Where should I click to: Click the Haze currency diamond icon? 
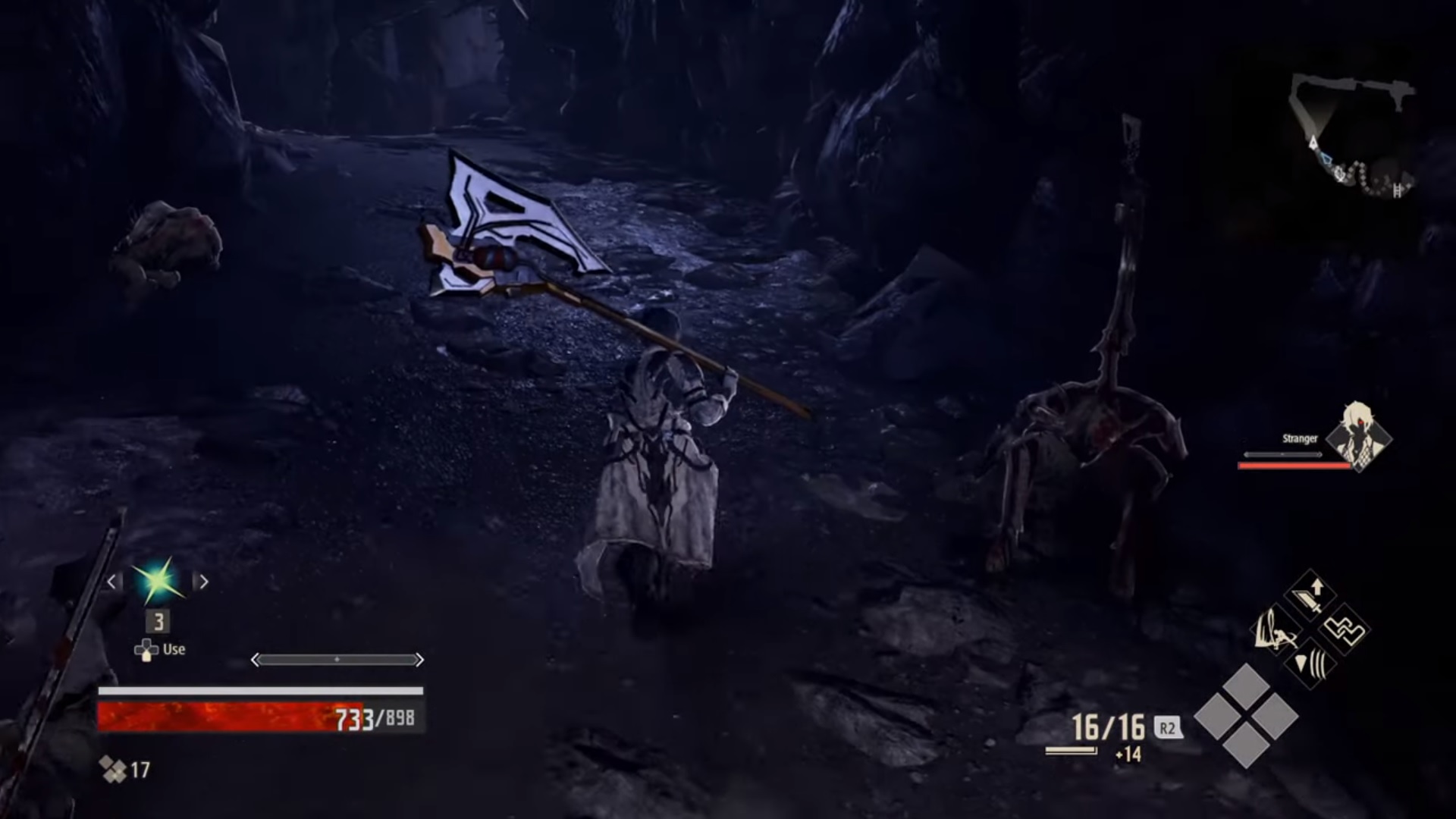111,770
